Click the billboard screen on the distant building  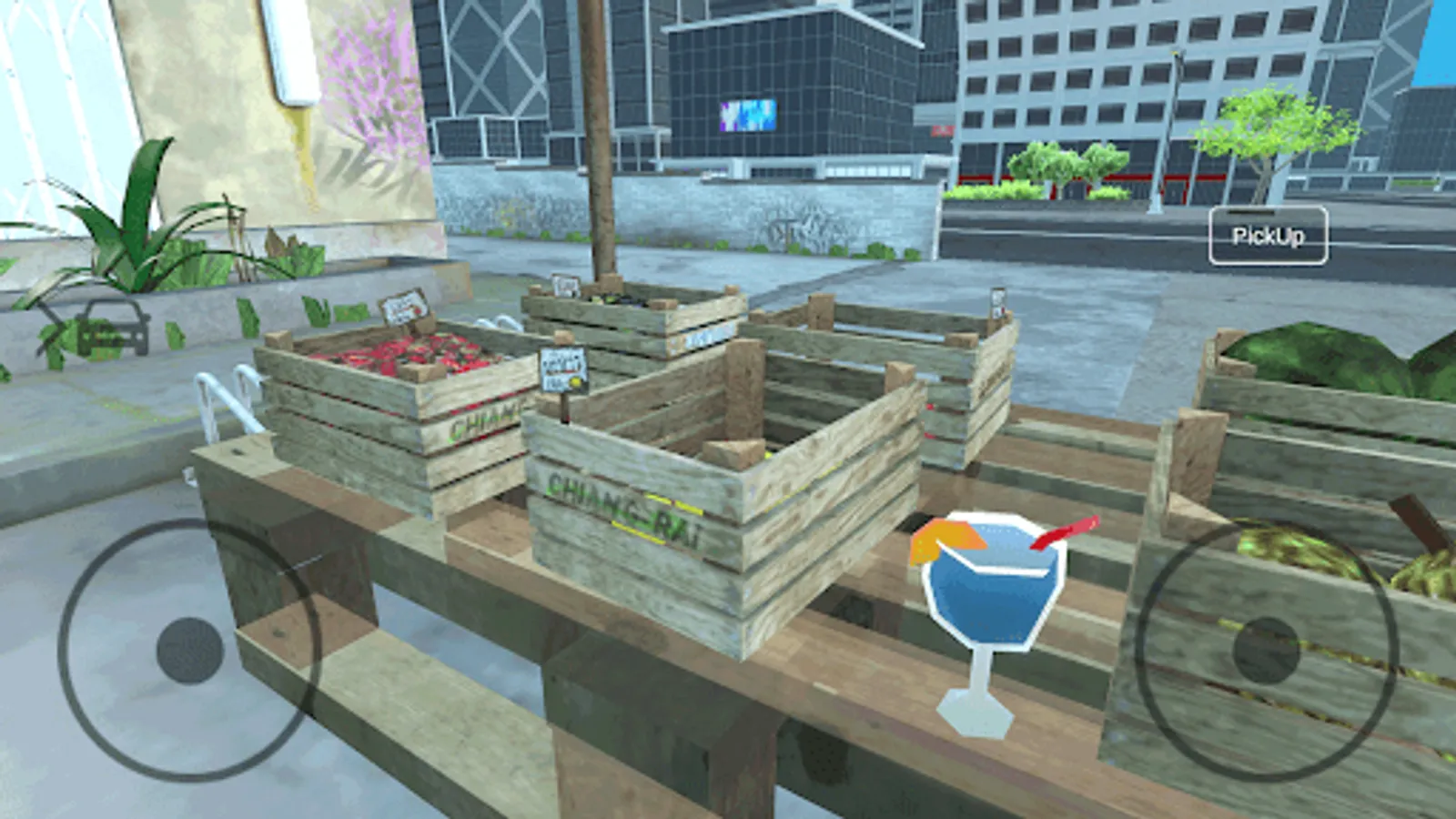pos(748,113)
